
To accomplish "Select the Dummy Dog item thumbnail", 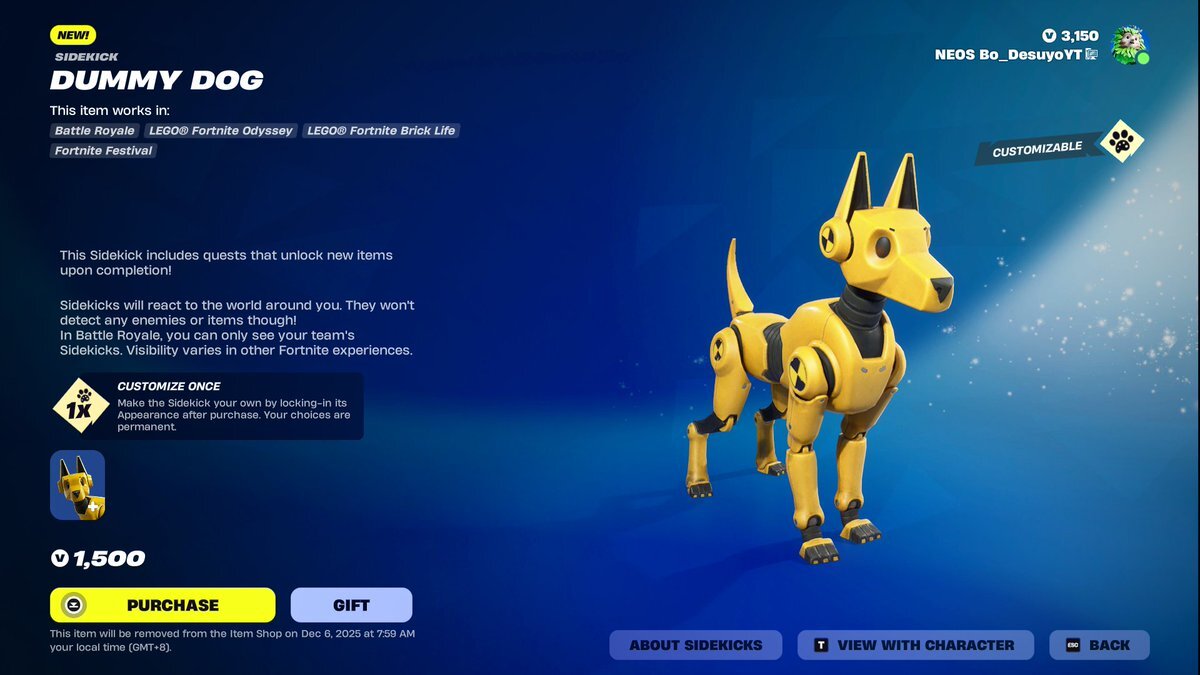I will coord(78,485).
